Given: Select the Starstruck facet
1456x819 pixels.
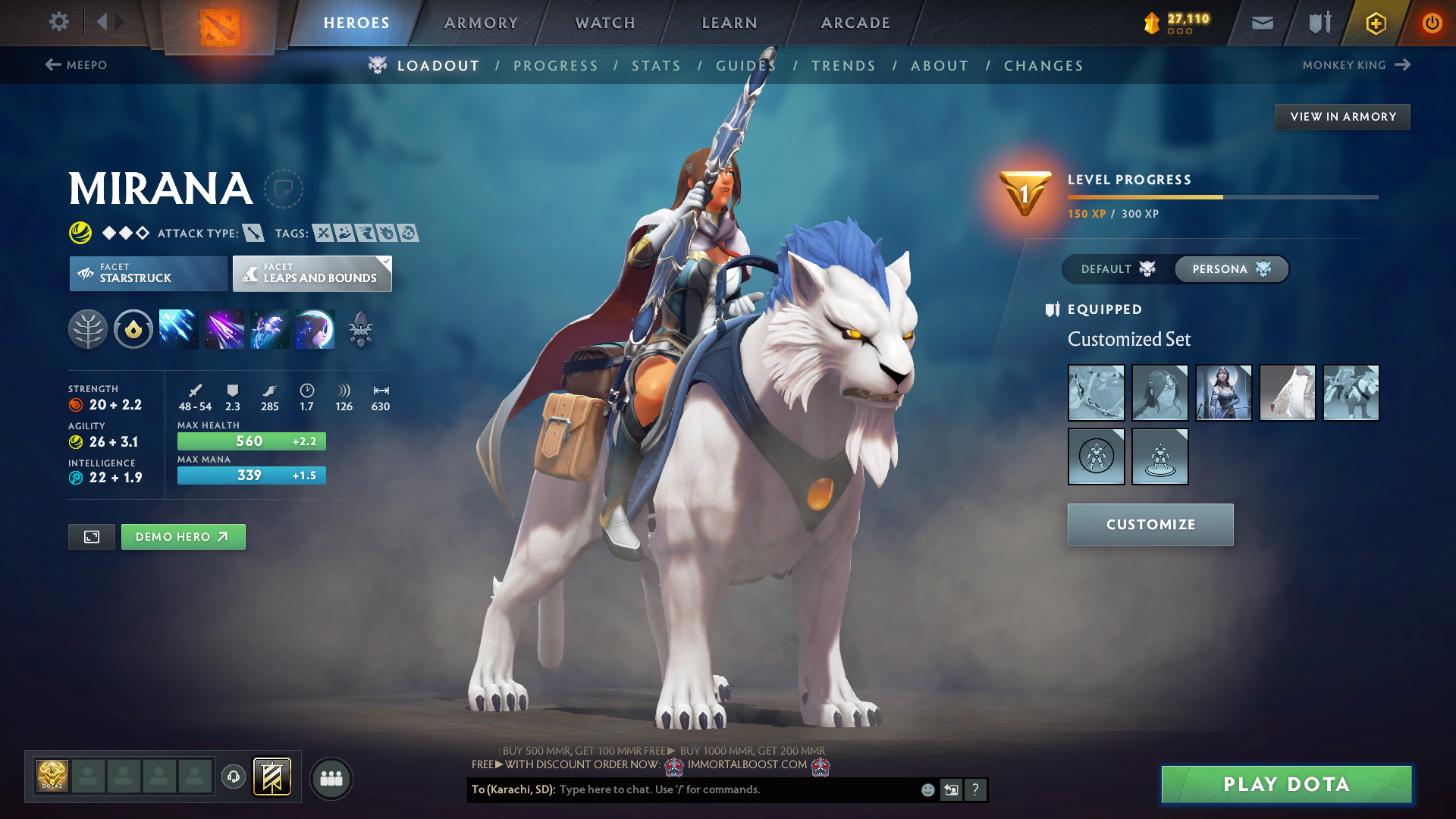Looking at the screenshot, I should [148, 273].
